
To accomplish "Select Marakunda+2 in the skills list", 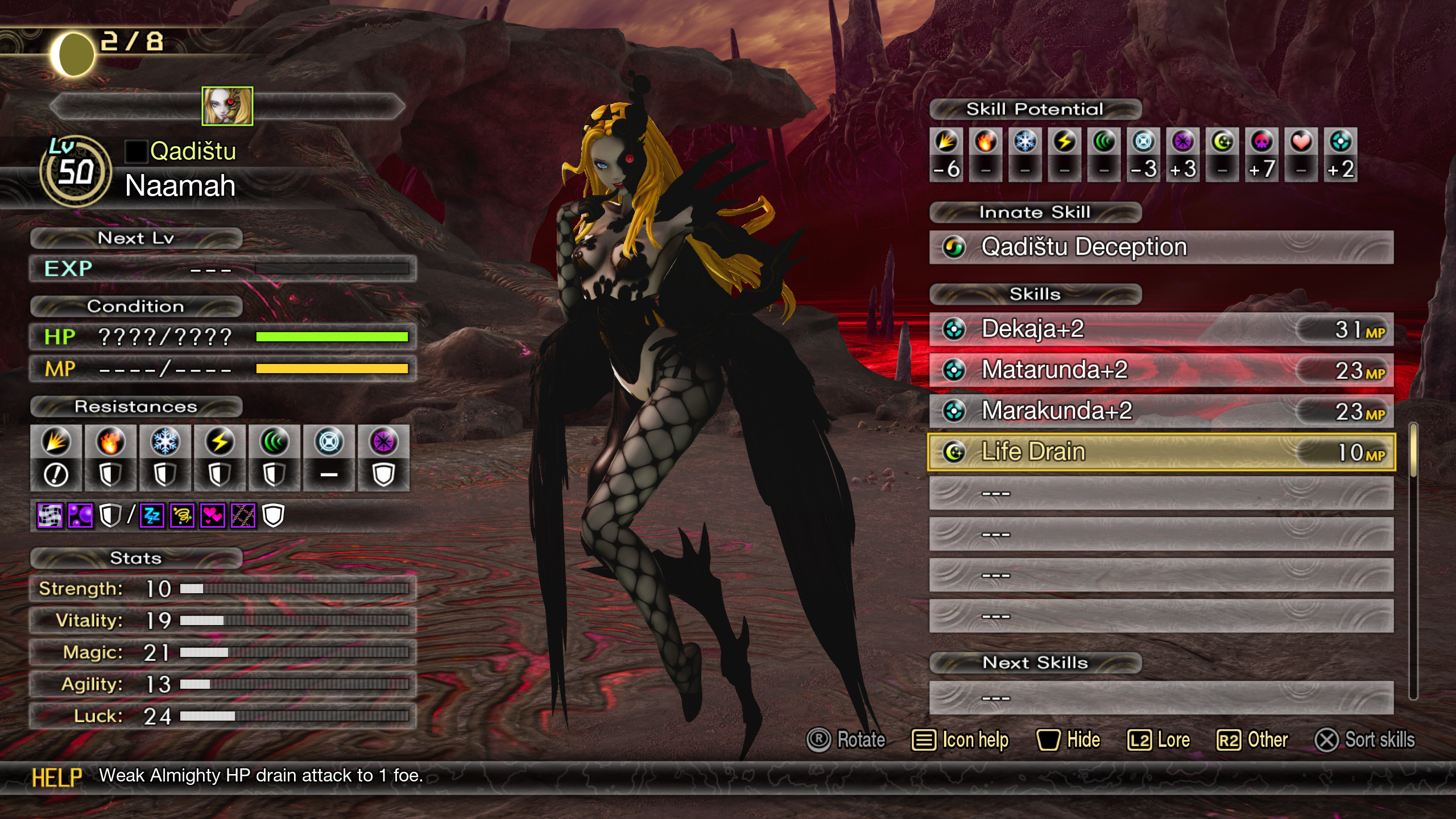I will [1160, 411].
